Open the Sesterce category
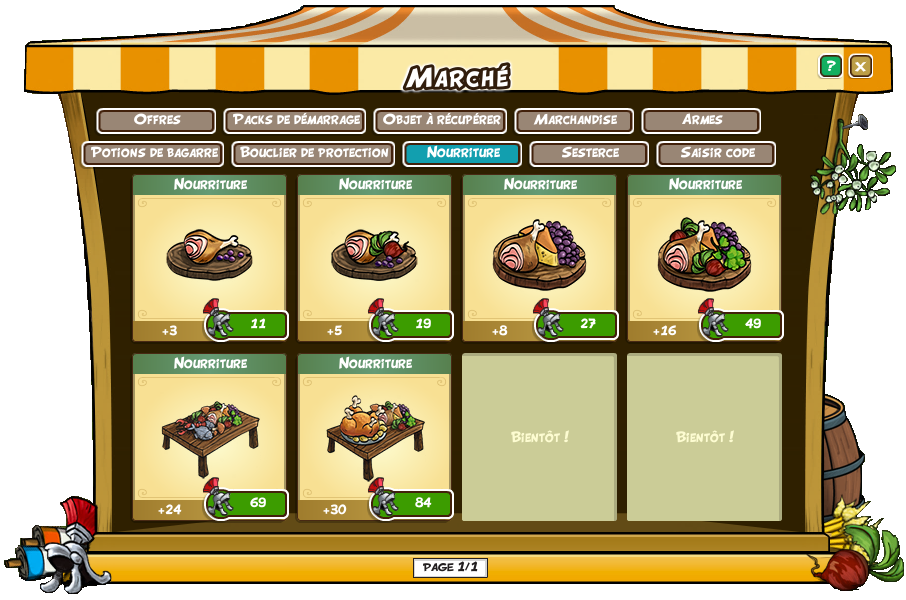This screenshot has height=600, width=906. (x=589, y=153)
